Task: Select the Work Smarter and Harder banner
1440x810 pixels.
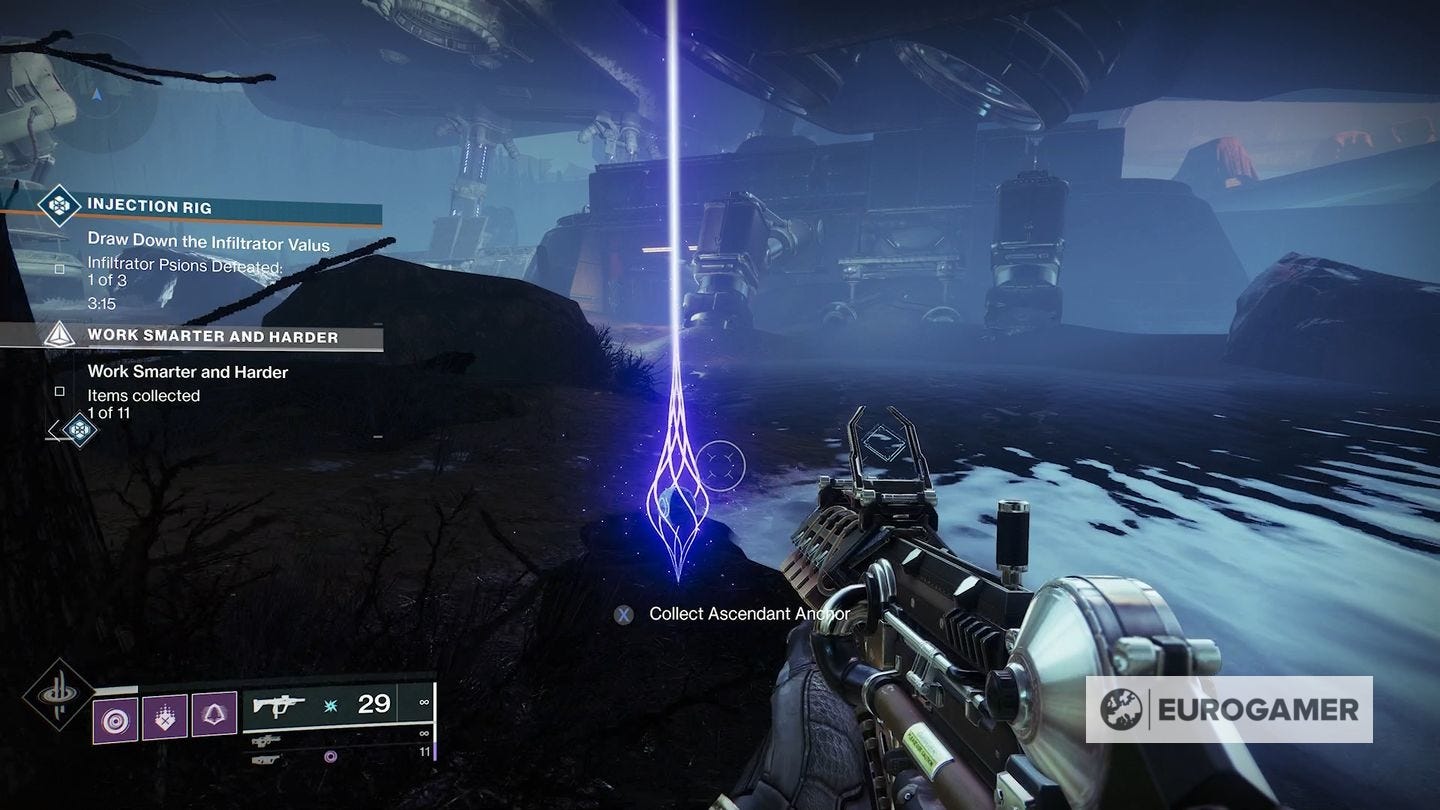Action: pos(230,336)
